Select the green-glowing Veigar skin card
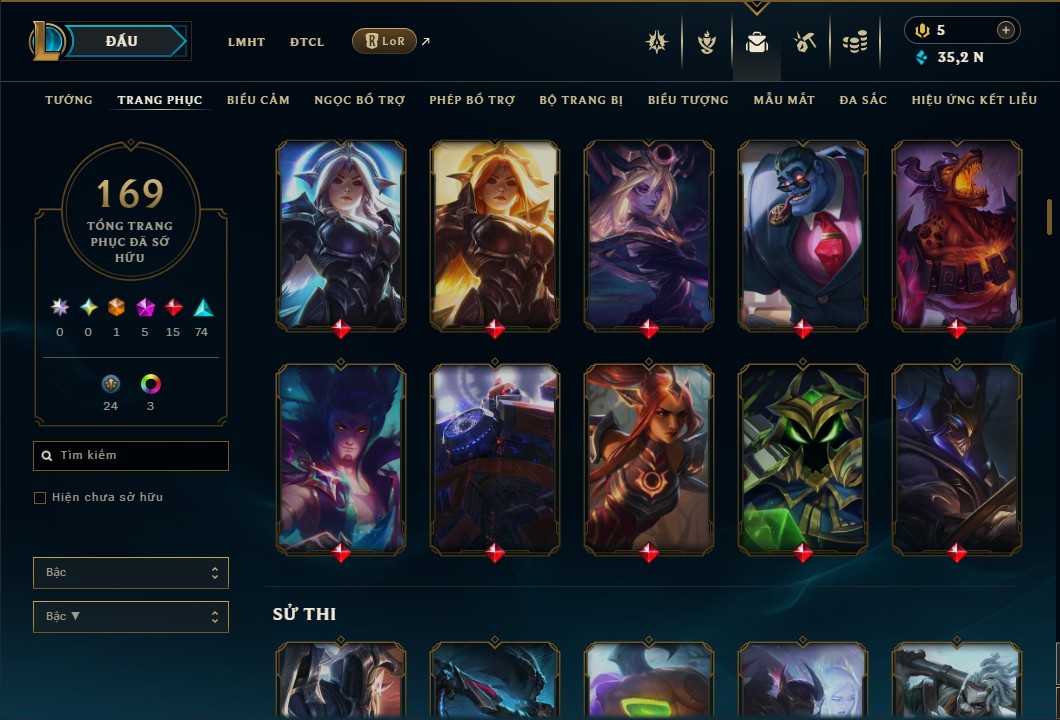The image size is (1060, 720). 803,458
